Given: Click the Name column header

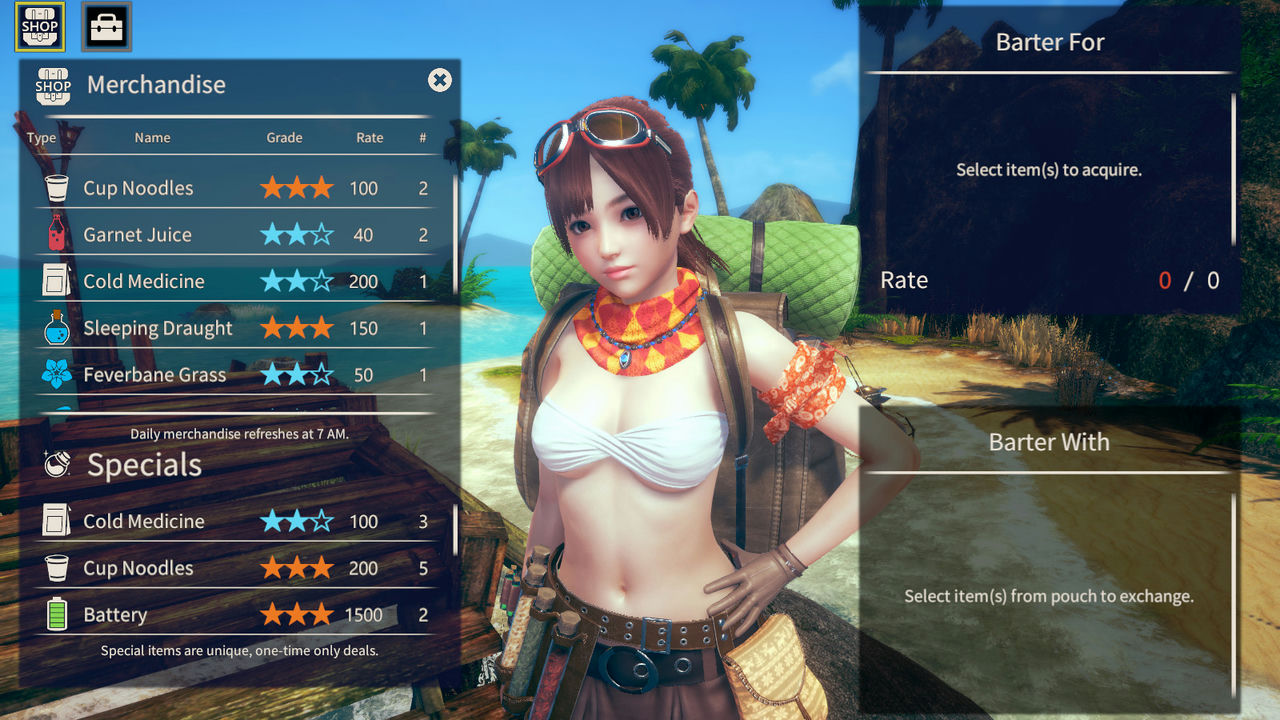Looking at the screenshot, I should point(152,137).
